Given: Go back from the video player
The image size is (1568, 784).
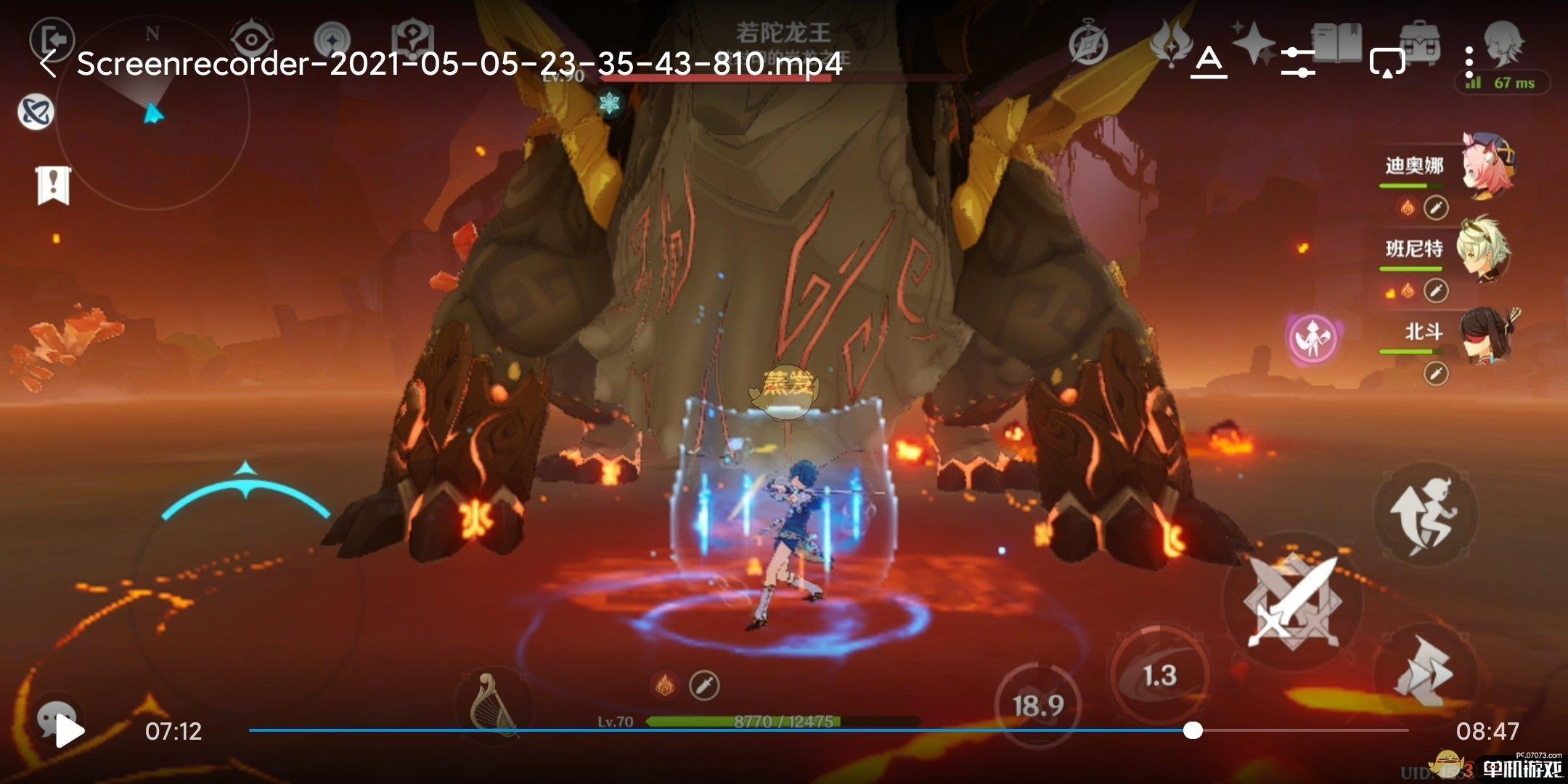Looking at the screenshot, I should click(48, 64).
